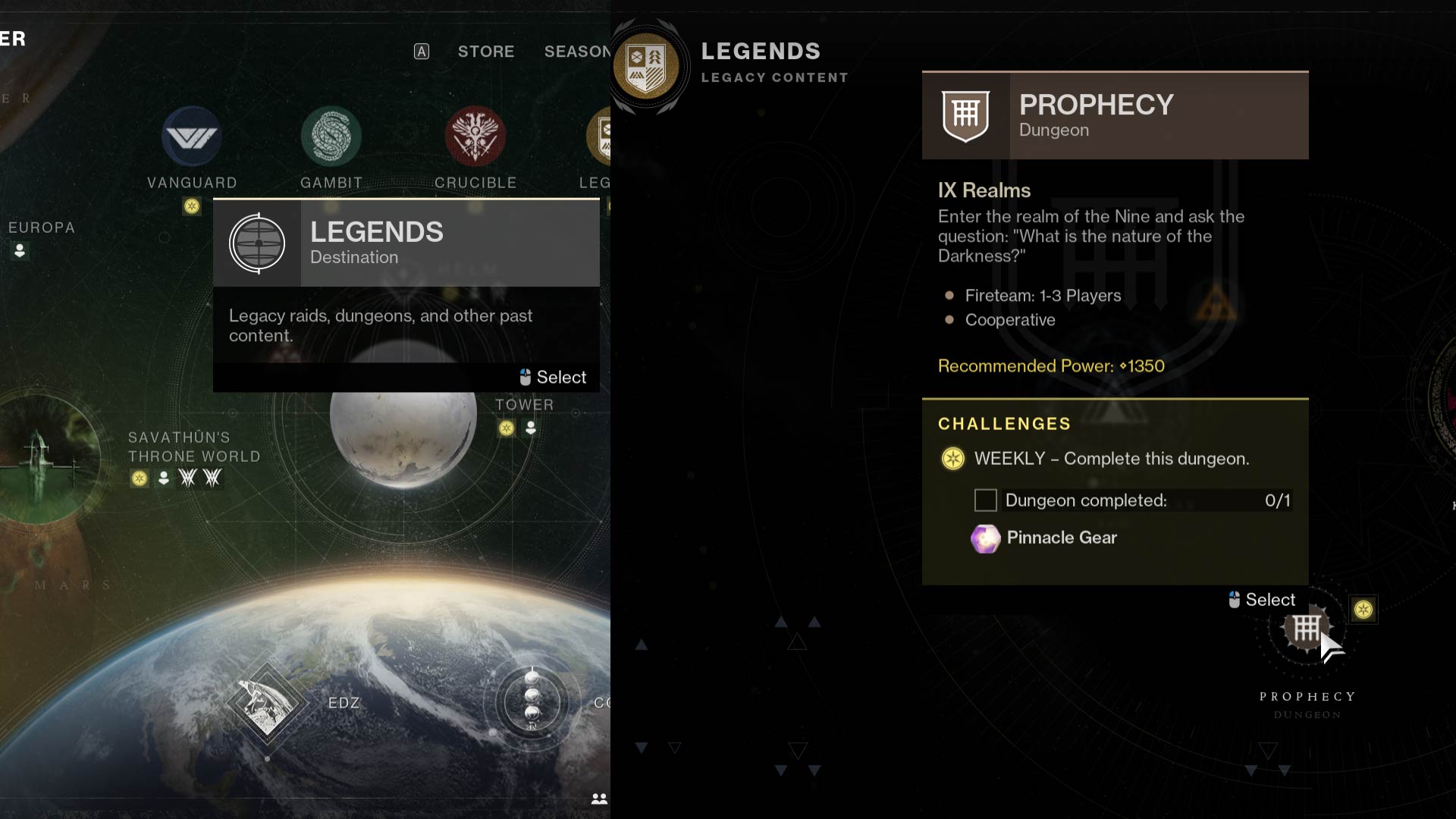Click the Legends destination globe icon
This screenshot has width=1456, height=819.
[256, 243]
